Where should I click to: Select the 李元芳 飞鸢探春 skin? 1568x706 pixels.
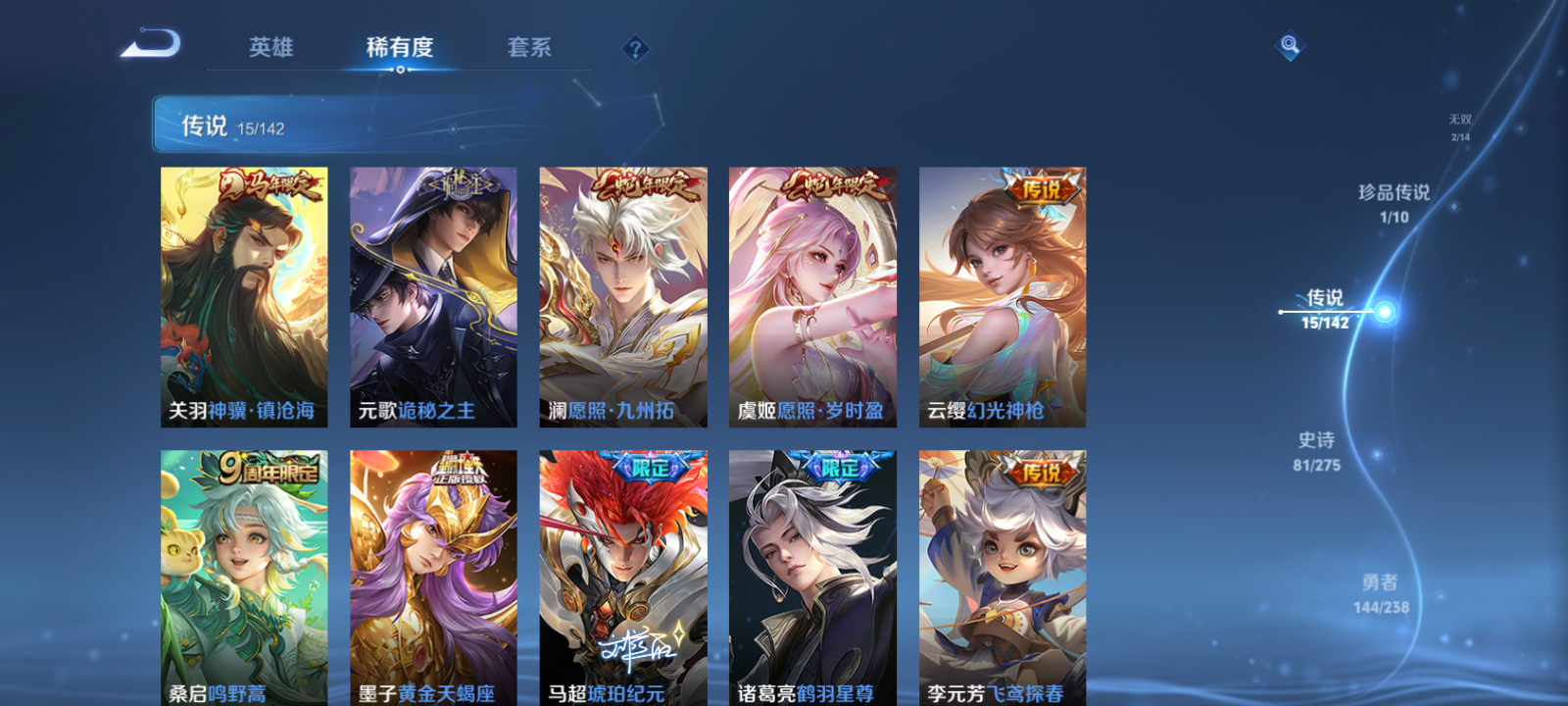(1000, 574)
